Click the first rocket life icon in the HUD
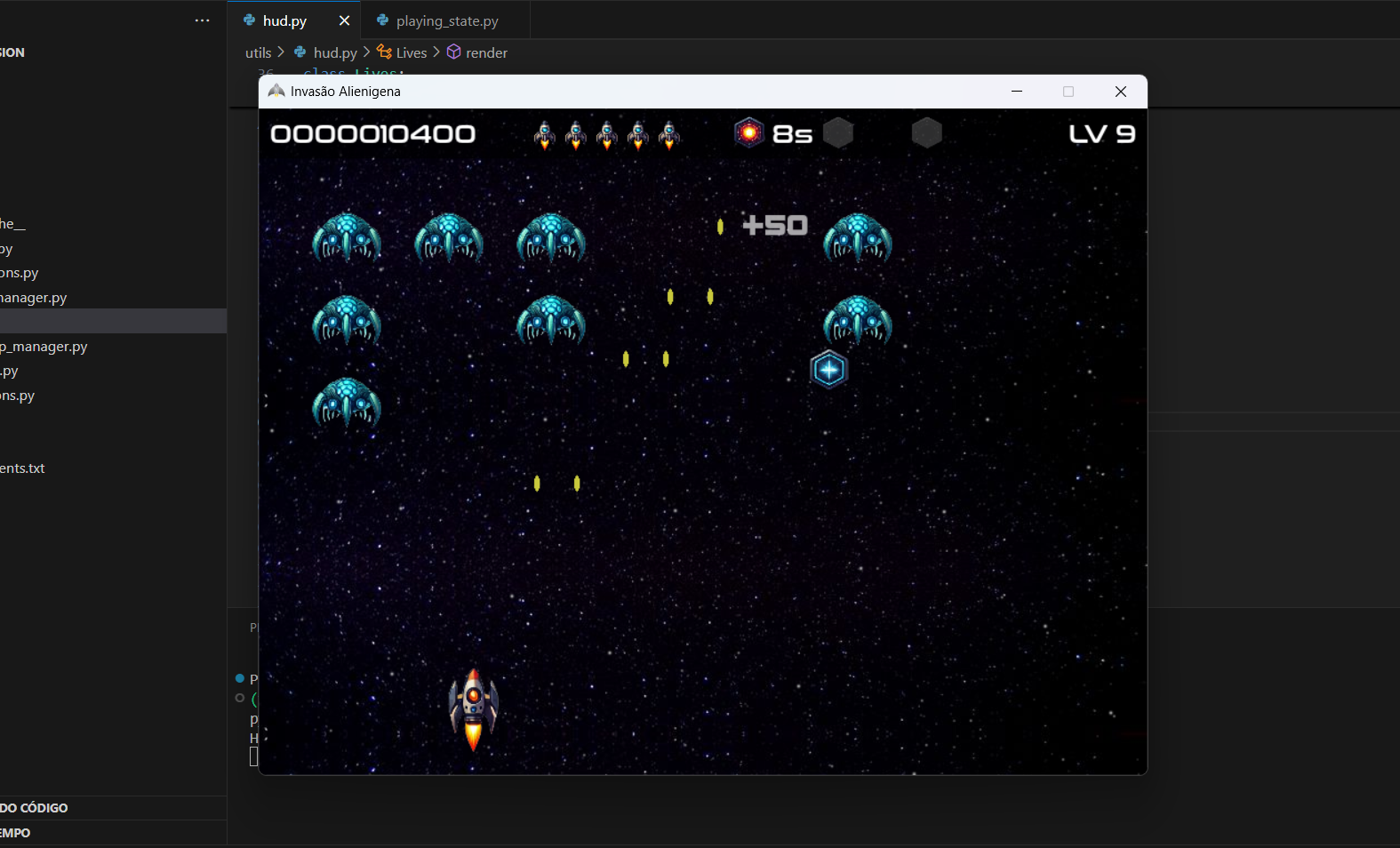1400x848 pixels. point(545,134)
